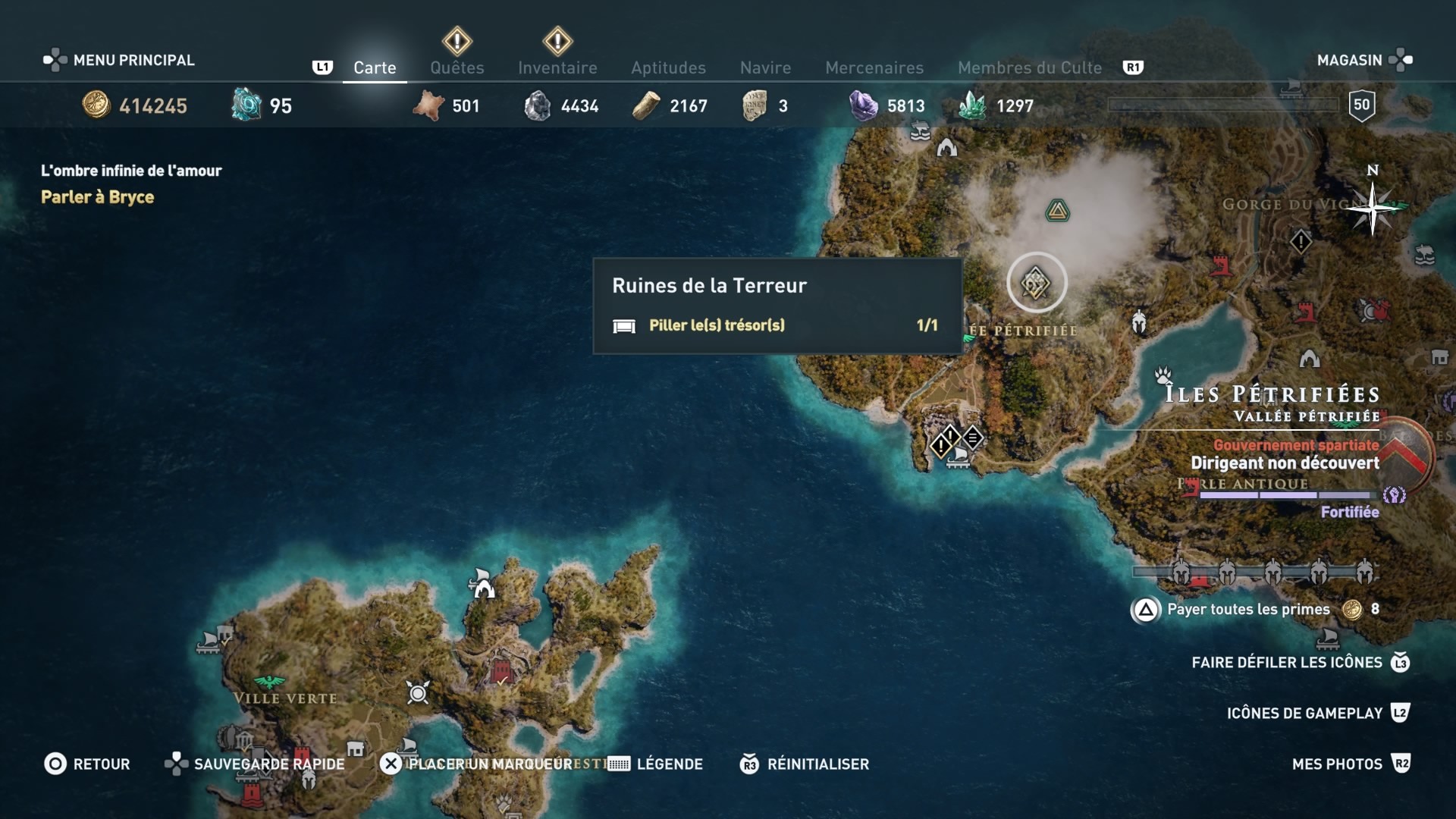
Task: Select the red fort marker on the southern island
Action: [500, 672]
